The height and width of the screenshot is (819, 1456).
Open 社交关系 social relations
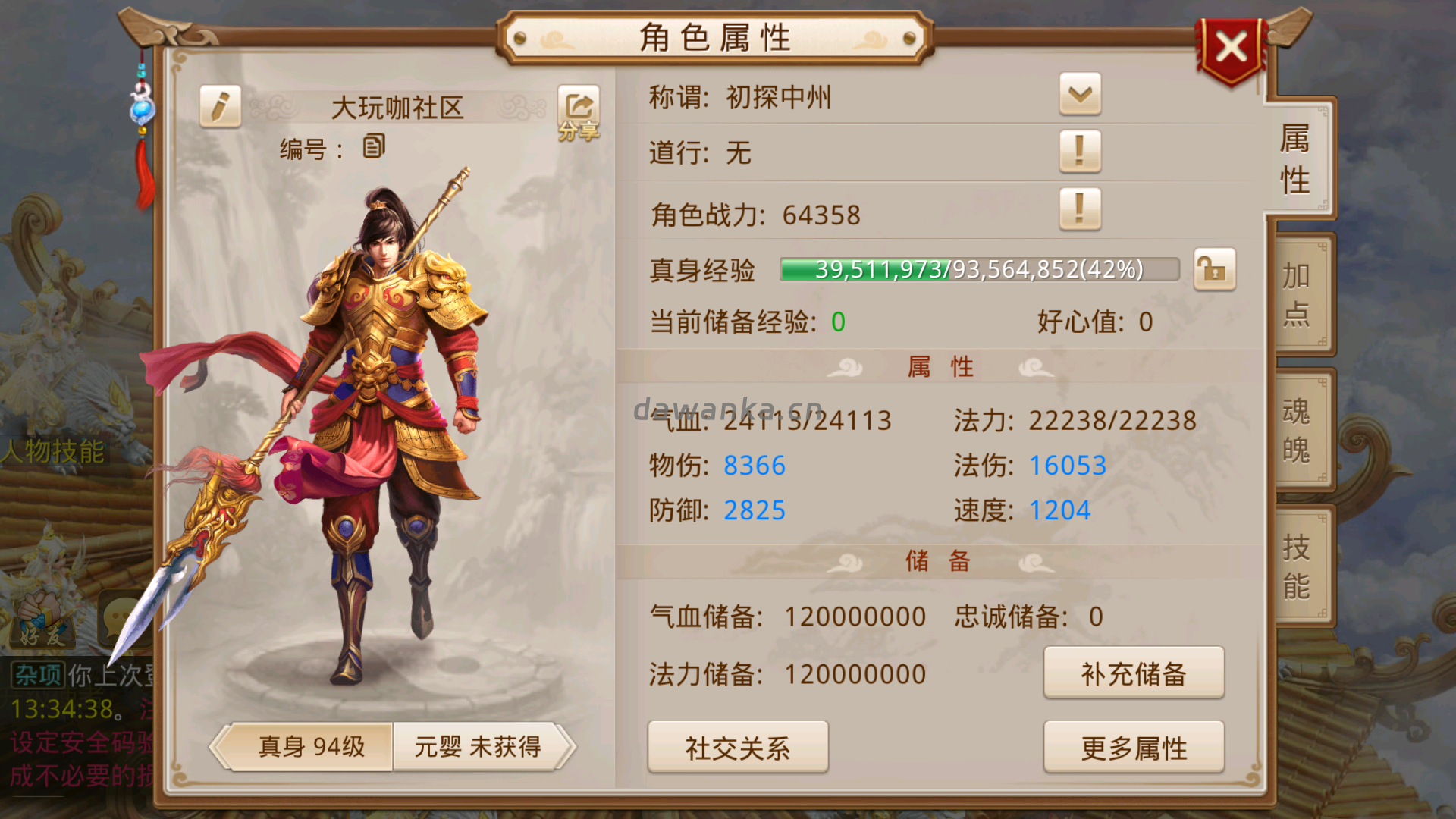738,747
